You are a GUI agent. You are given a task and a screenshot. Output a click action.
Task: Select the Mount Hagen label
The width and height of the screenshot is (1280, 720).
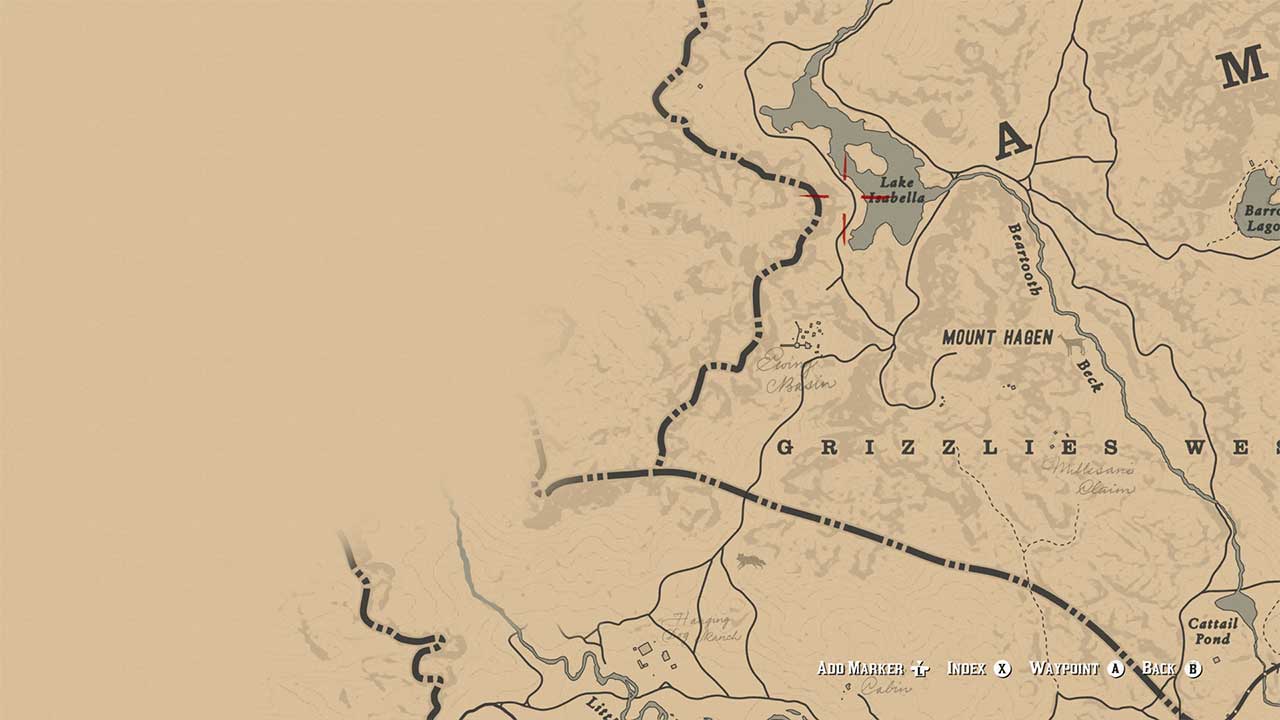(996, 337)
